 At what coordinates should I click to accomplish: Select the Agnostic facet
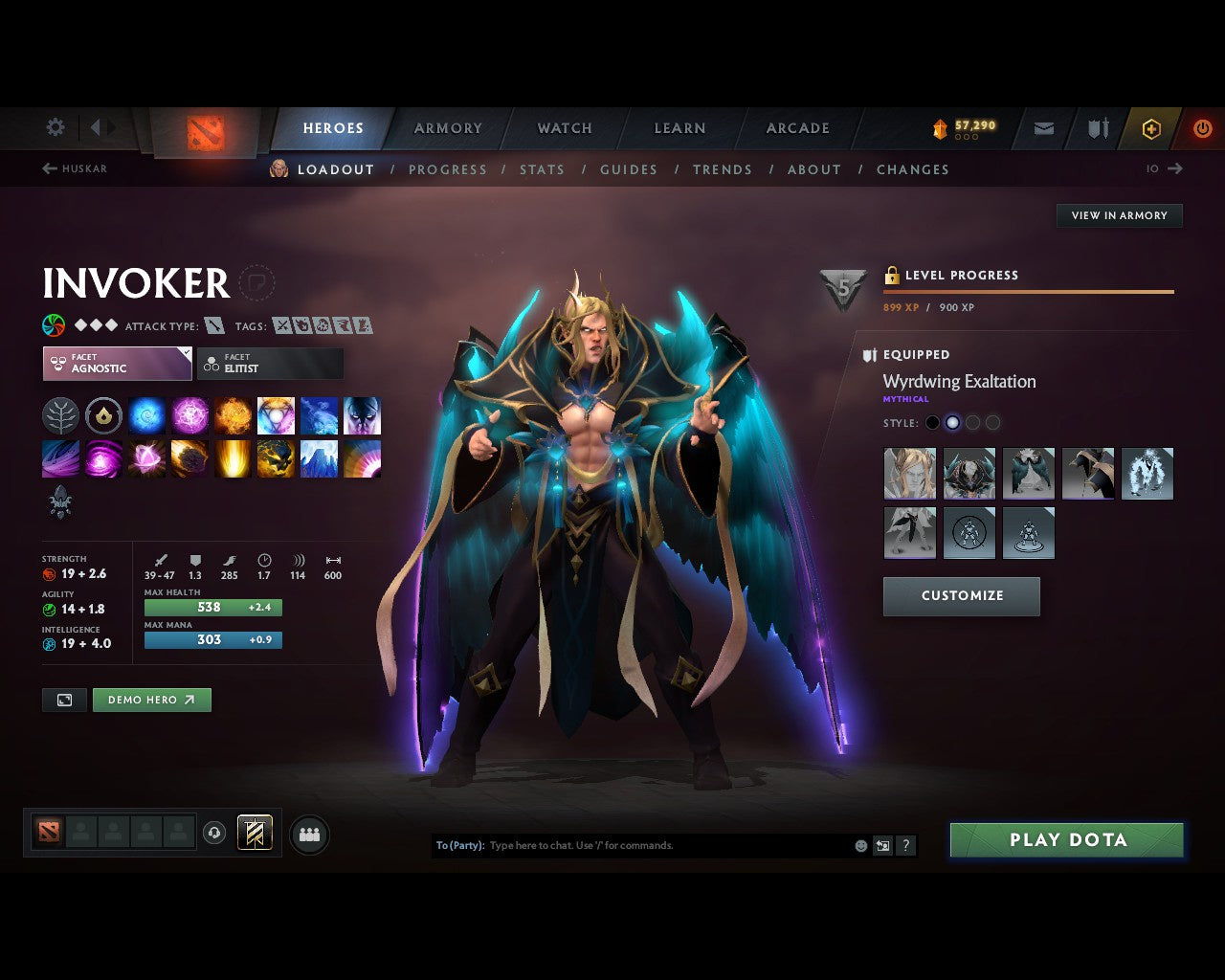coord(117,364)
